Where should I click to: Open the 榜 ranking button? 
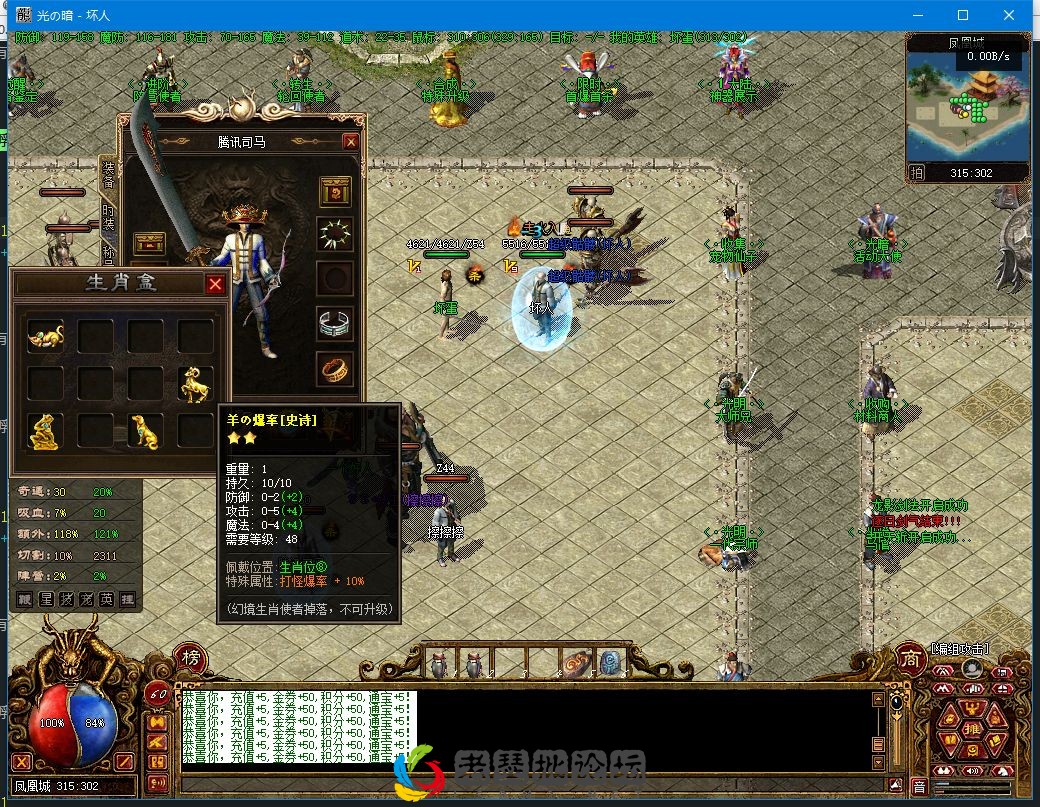190,657
